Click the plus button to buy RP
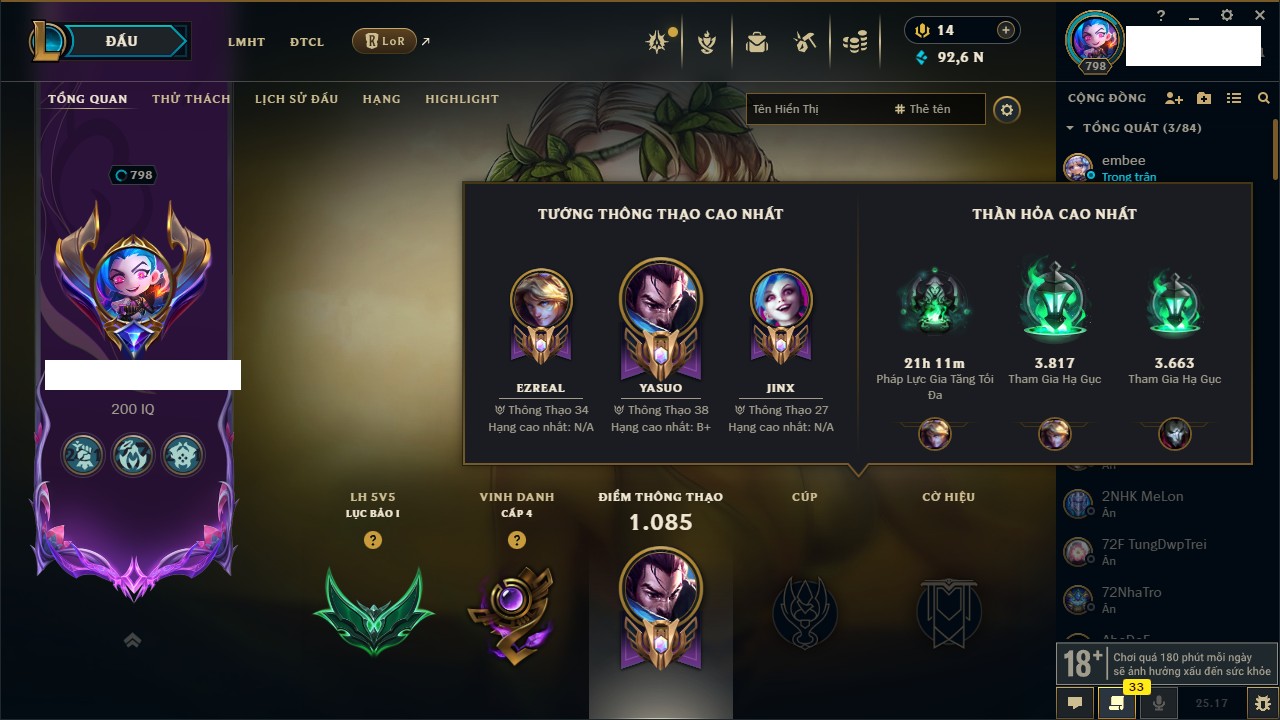This screenshot has width=1280, height=720. [x=1006, y=30]
